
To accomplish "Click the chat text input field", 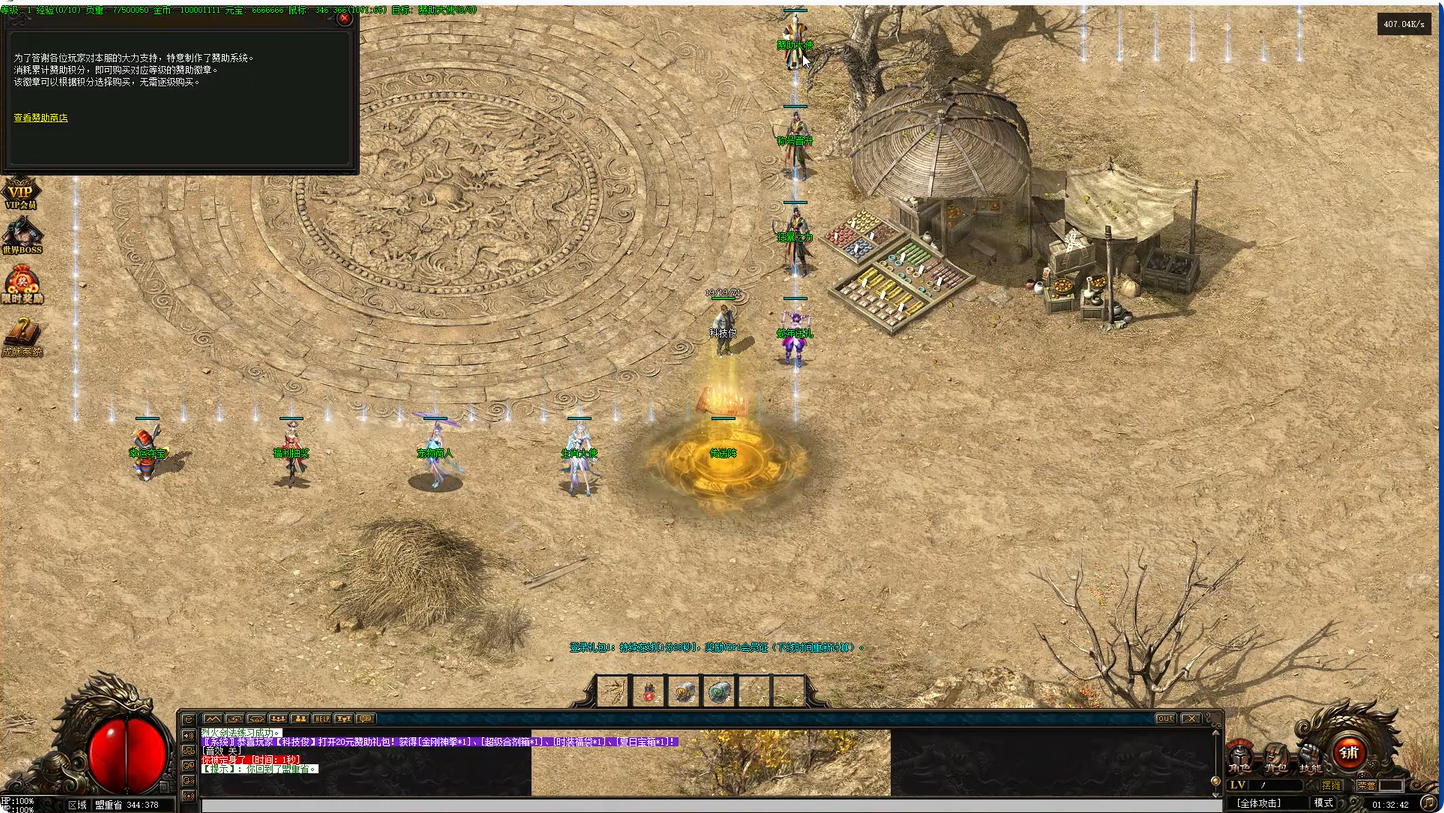I will pyautogui.click(x=700, y=805).
